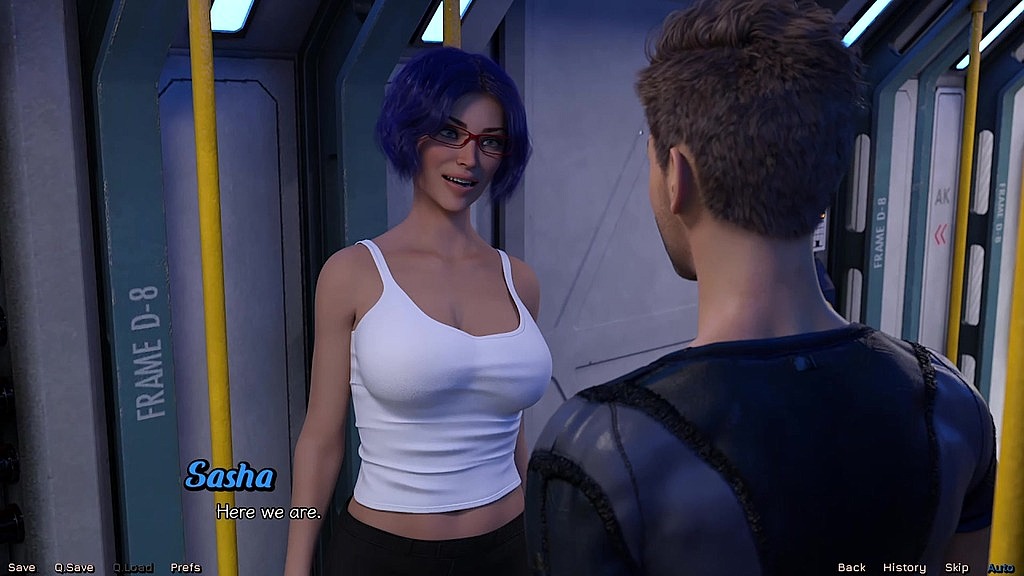Click the Q.Load quick load button
Screen dimensions: 1024x576
pyautogui.click(x=133, y=568)
